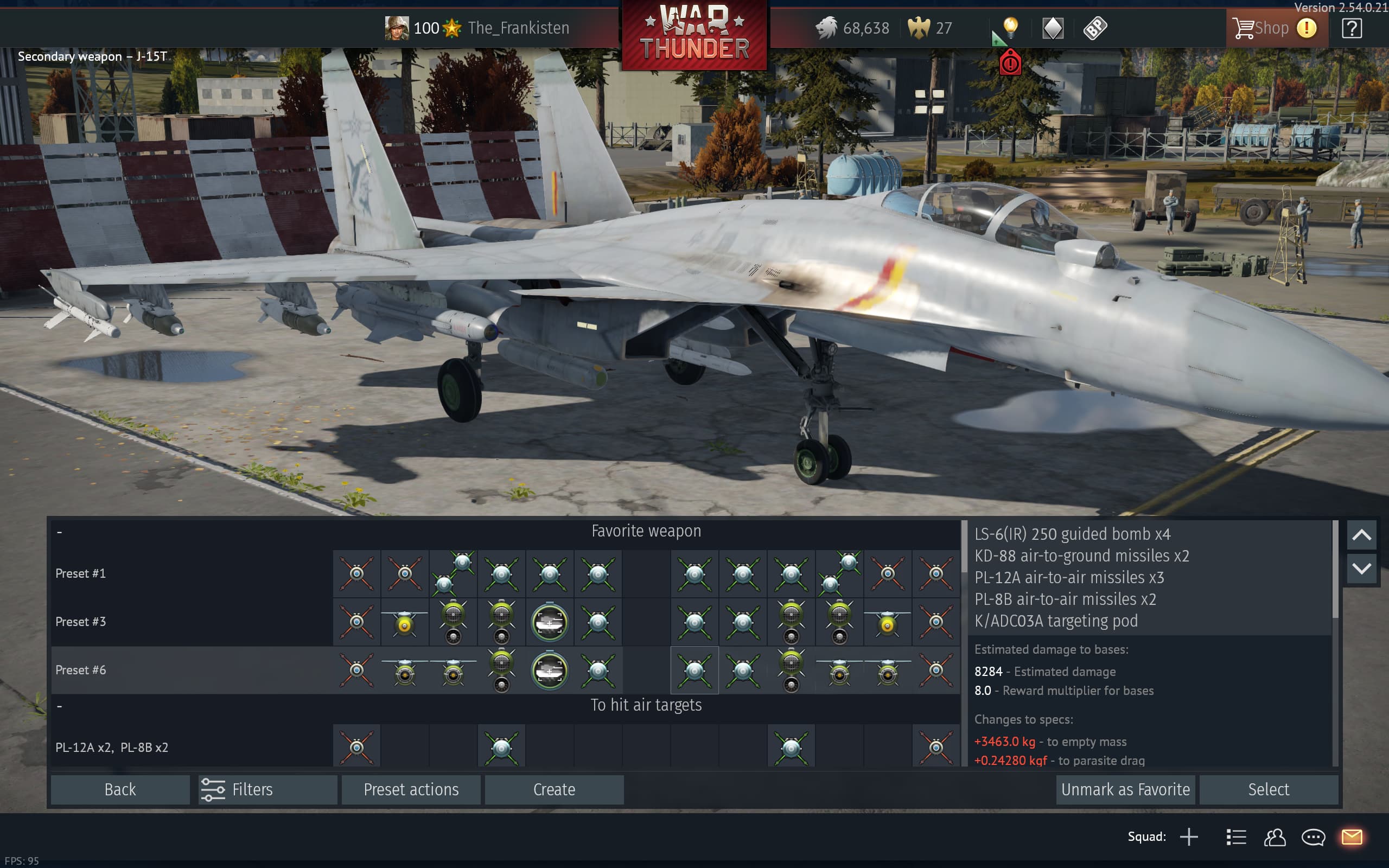Click Unmark as Favorite
The height and width of the screenshot is (868, 1389).
click(1125, 789)
